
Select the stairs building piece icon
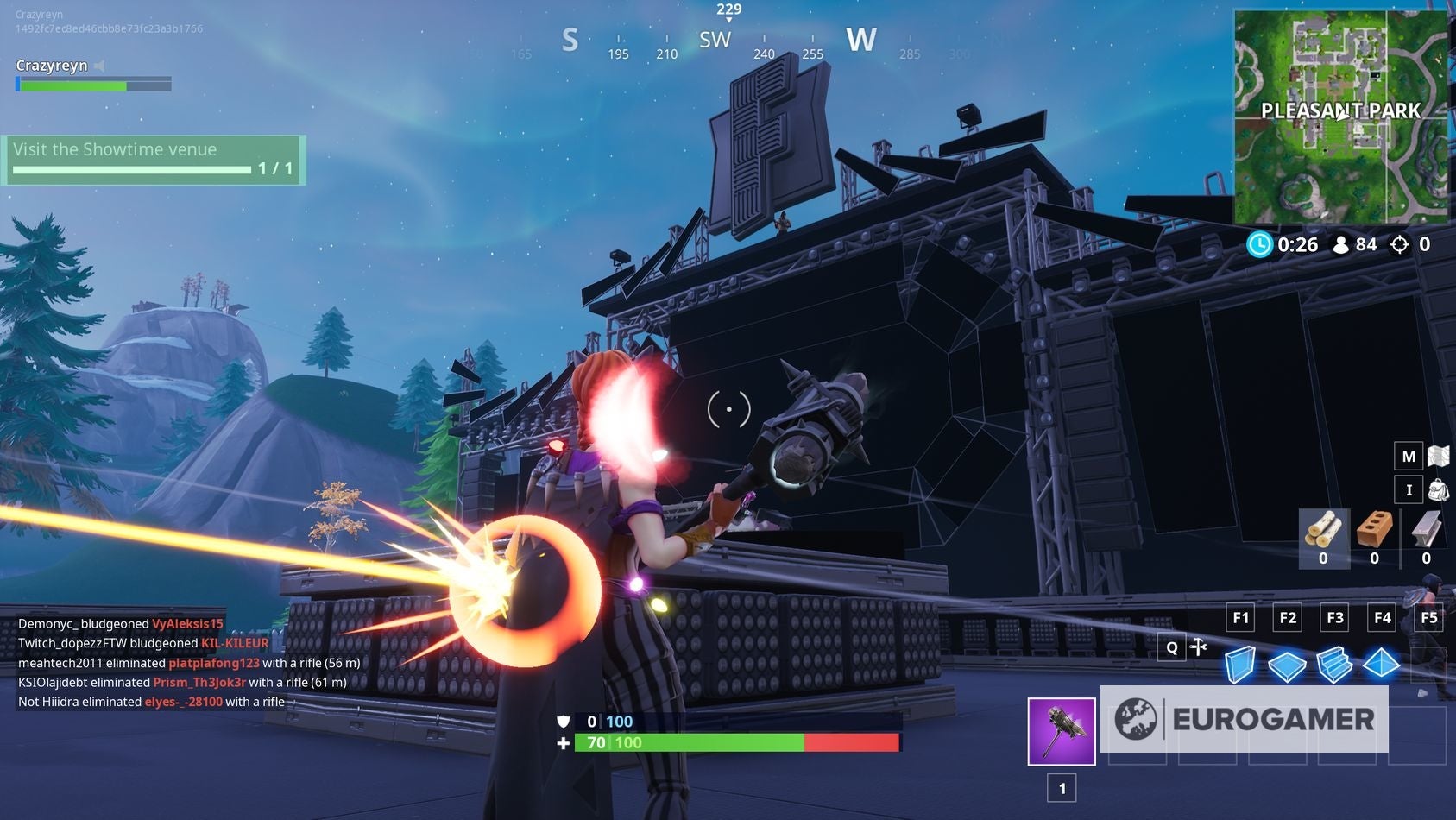point(1335,665)
